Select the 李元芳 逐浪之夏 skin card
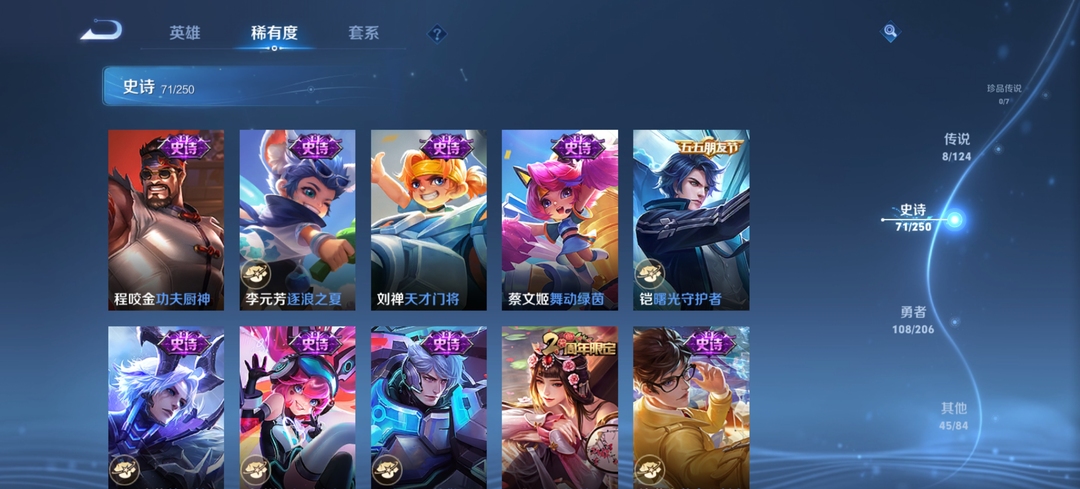The image size is (1080, 489). pos(297,220)
